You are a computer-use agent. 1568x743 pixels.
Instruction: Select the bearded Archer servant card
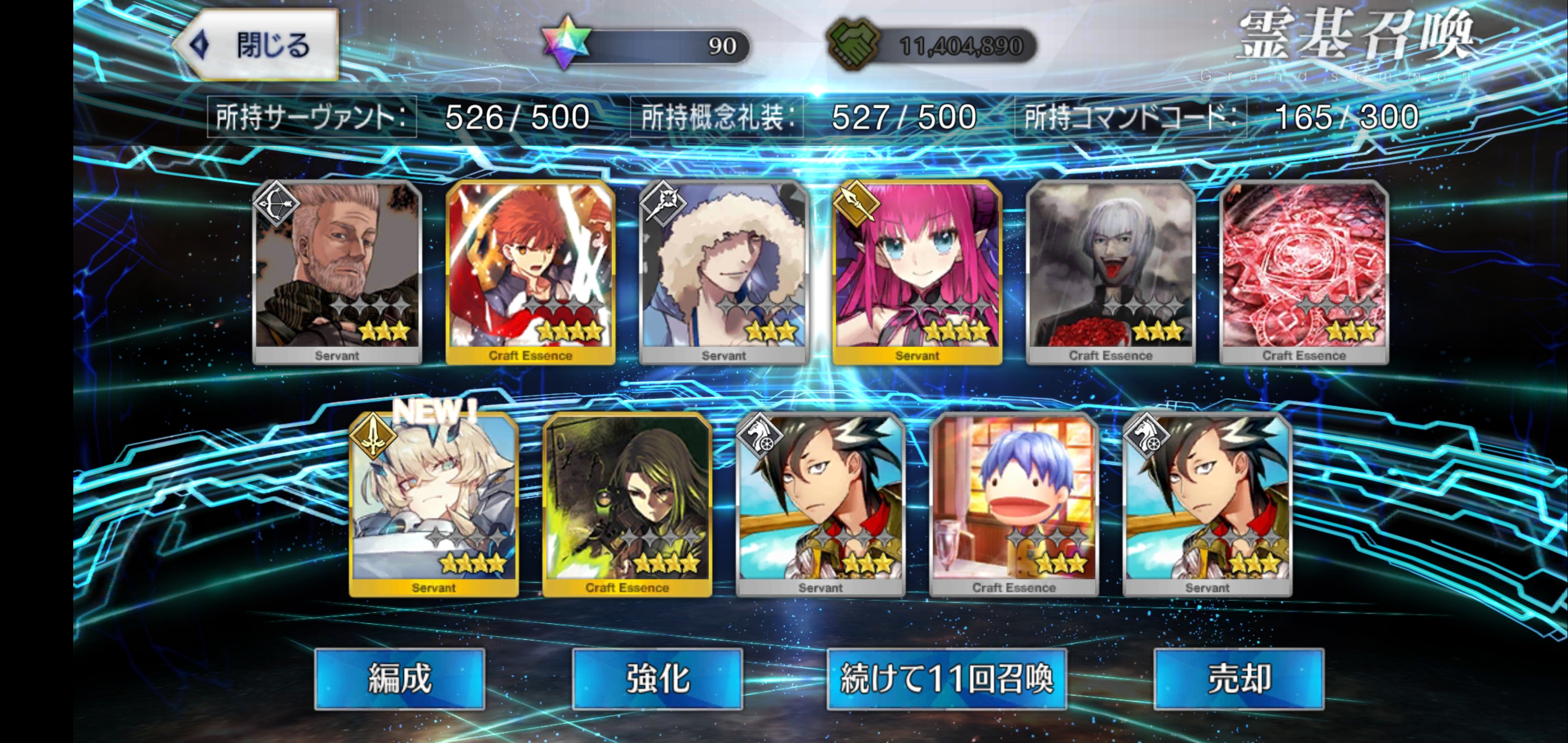pos(337,271)
